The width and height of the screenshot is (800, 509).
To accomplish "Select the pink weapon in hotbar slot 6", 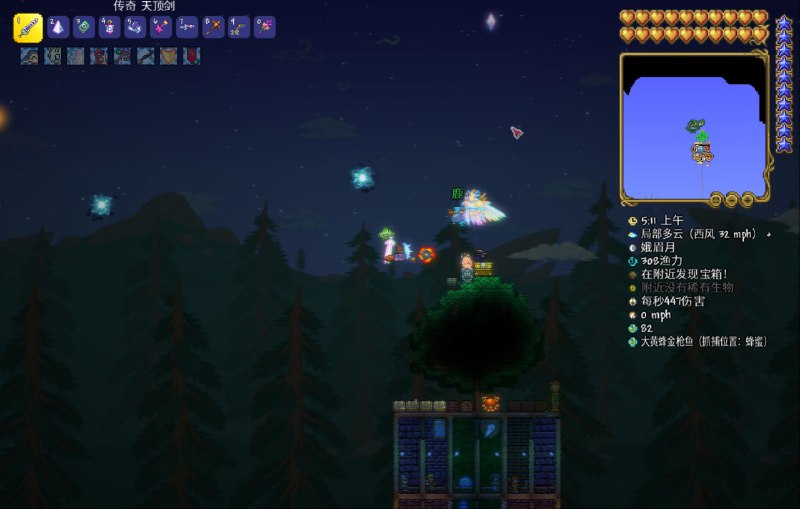I will (x=162, y=27).
